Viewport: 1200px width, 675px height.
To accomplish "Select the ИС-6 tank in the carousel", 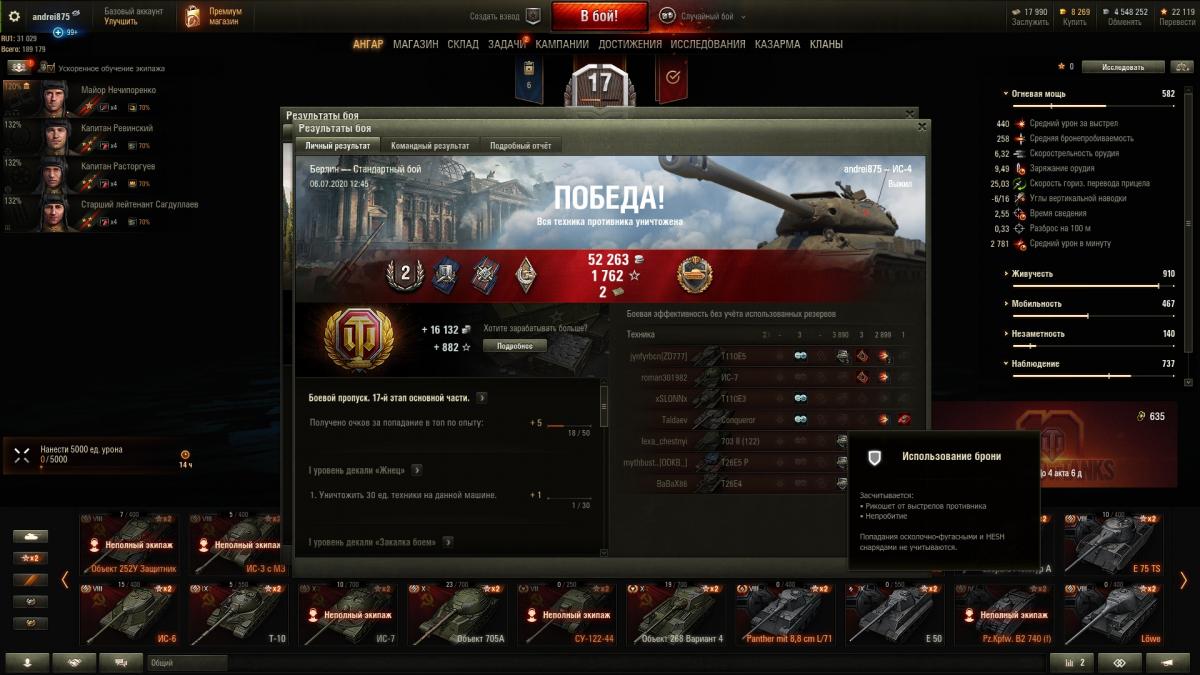I will (129, 613).
